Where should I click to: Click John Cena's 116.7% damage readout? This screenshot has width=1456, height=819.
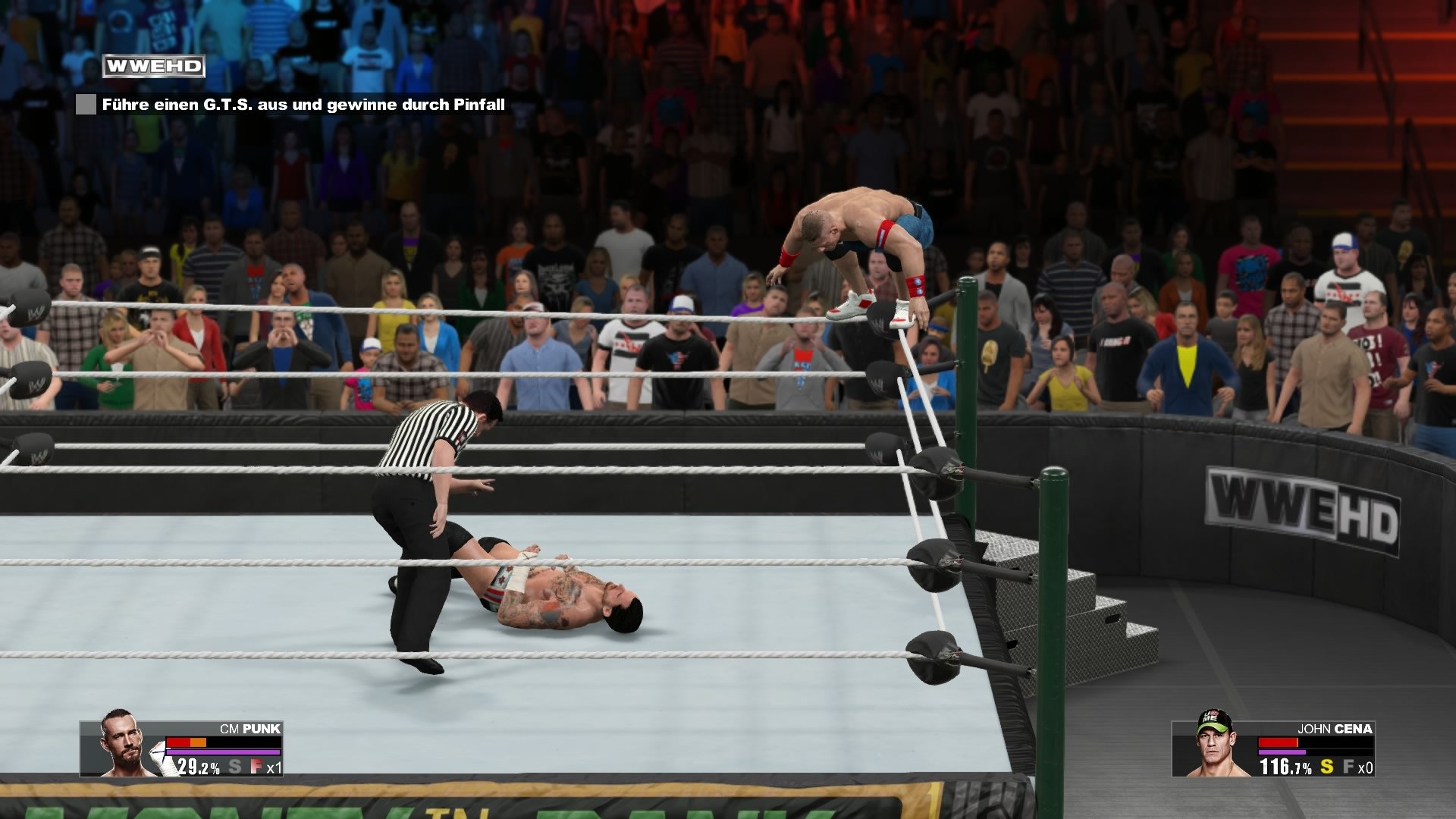tap(1285, 767)
